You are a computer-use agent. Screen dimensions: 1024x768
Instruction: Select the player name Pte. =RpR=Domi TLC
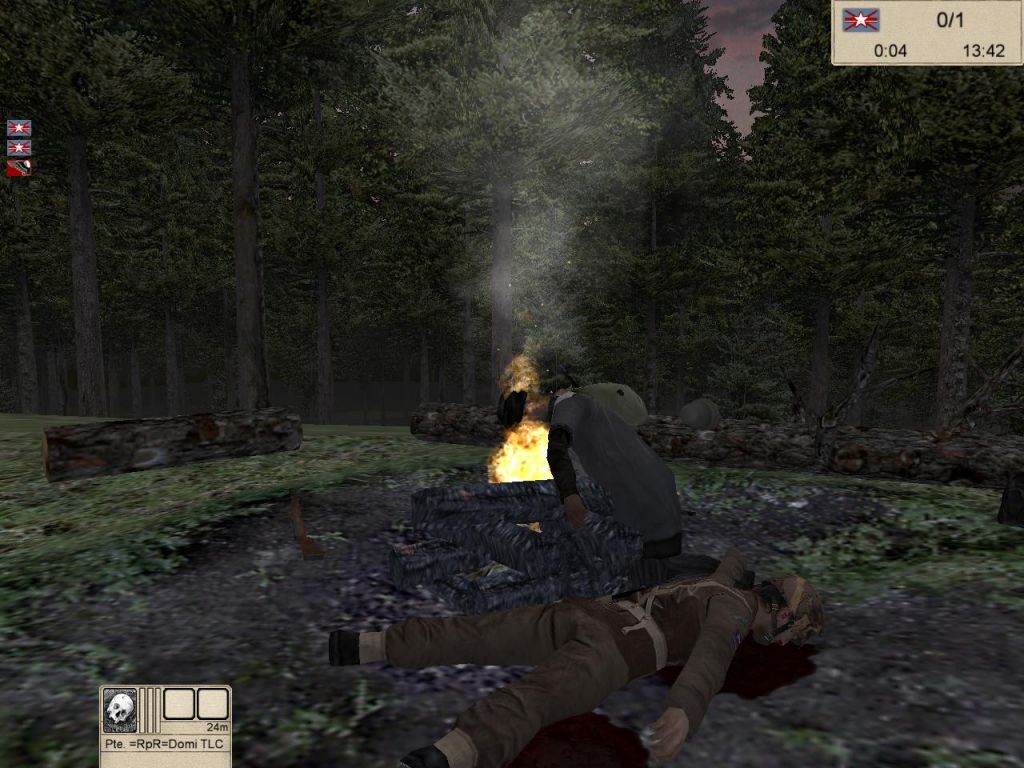pyautogui.click(x=165, y=744)
